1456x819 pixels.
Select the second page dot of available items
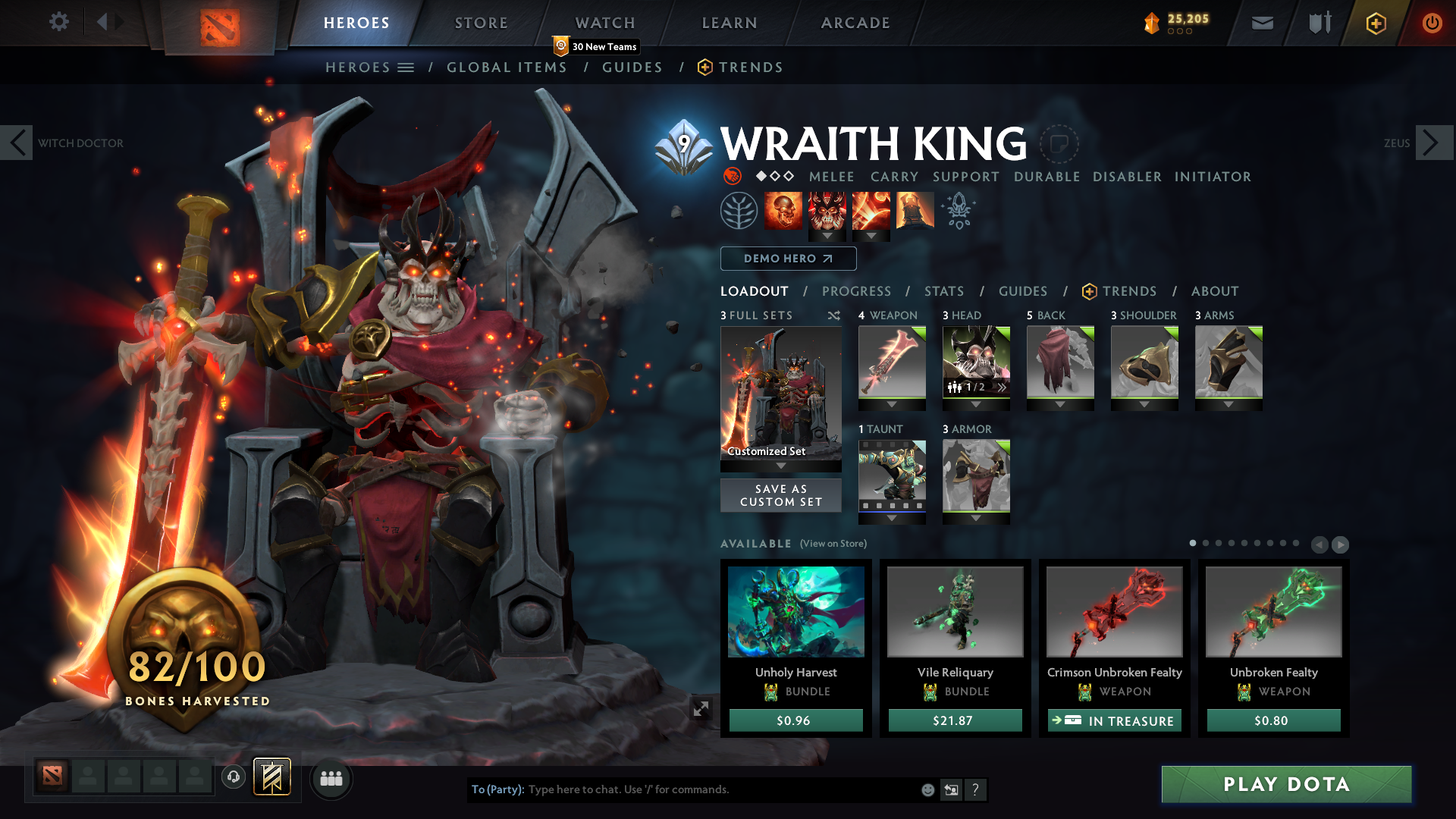click(1205, 544)
